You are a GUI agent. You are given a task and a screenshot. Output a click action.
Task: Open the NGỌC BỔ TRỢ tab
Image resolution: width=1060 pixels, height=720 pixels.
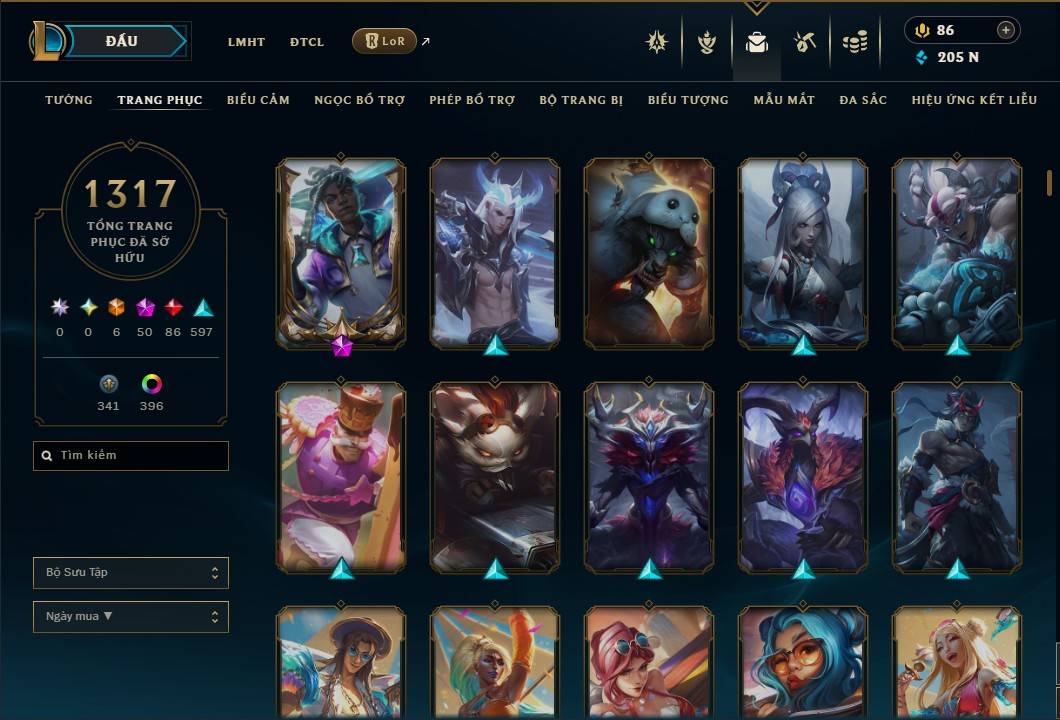coord(359,100)
